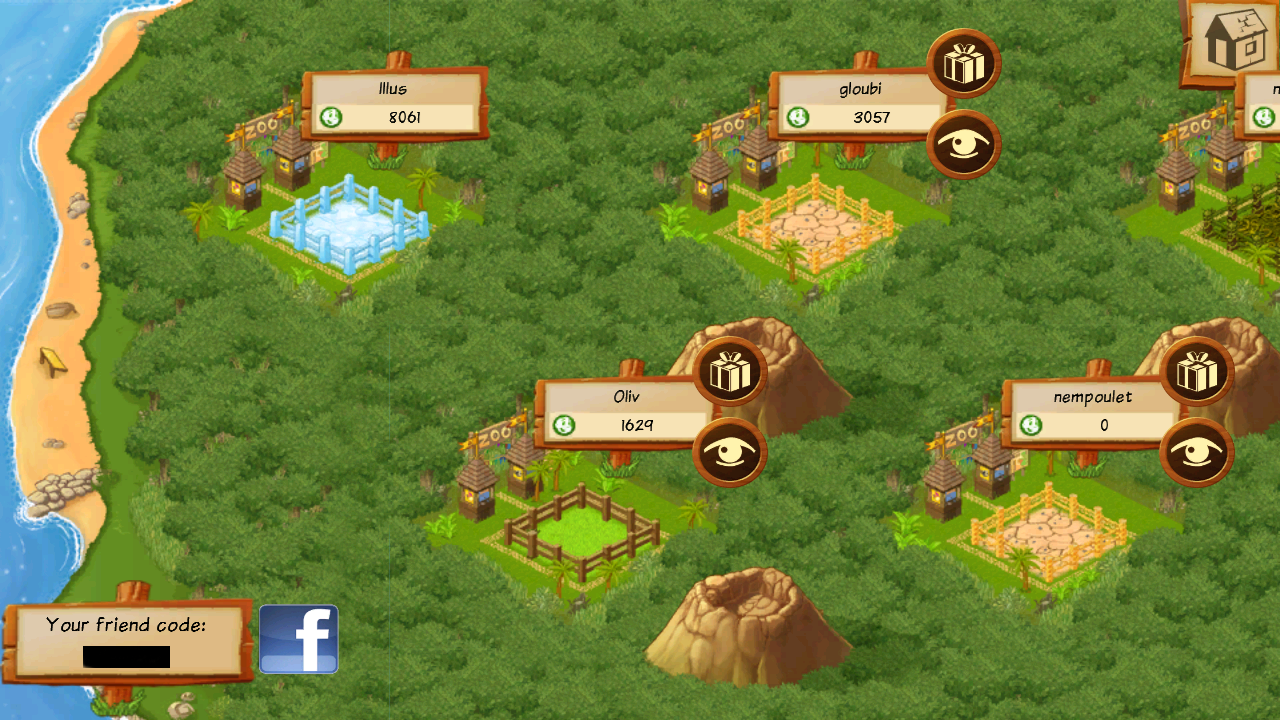Select the blacked-out friend code field
Image resolution: width=1280 pixels, height=720 pixels.
click(128, 655)
